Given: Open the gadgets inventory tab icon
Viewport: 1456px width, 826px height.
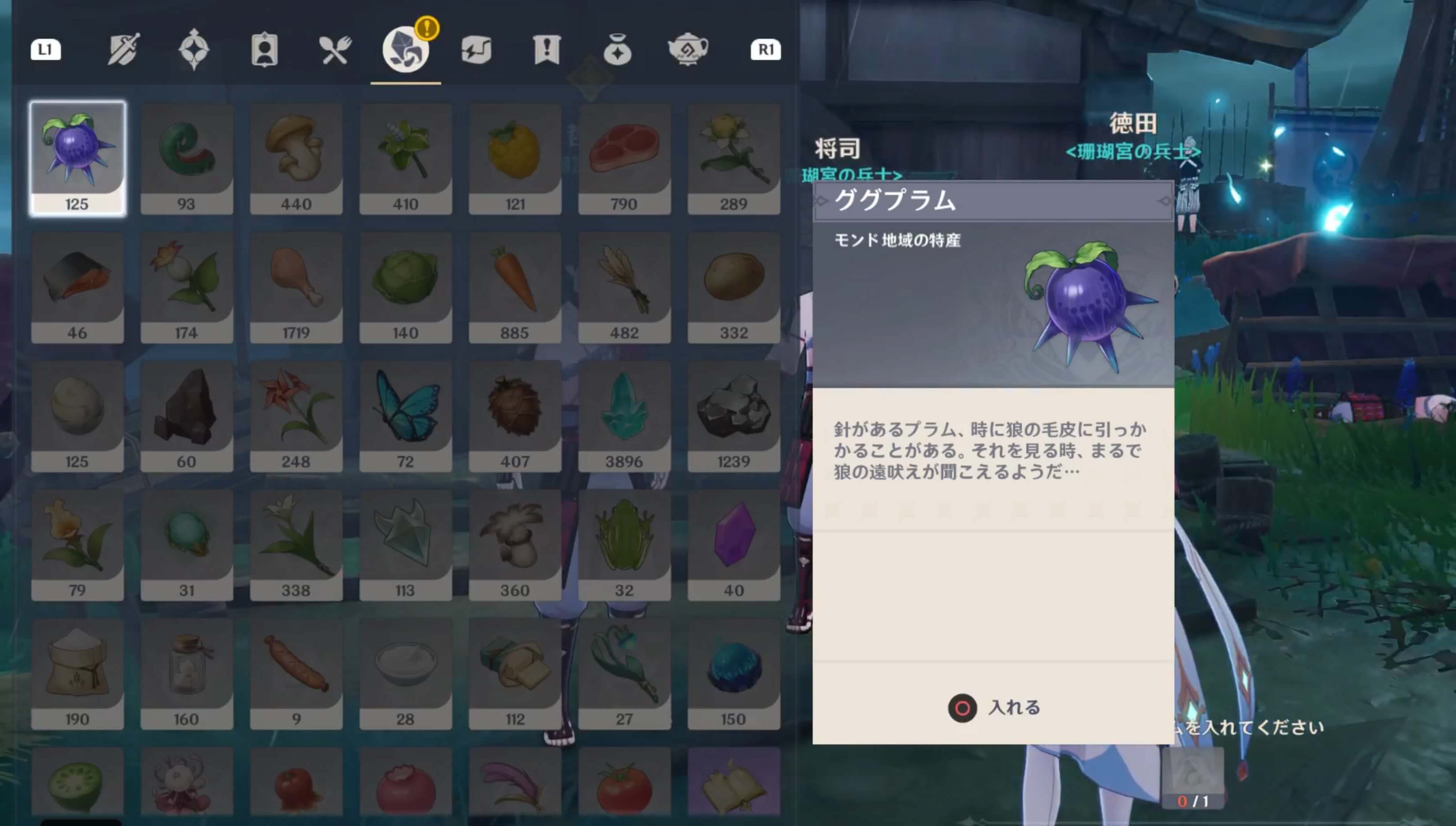Looking at the screenshot, I should point(477,50).
